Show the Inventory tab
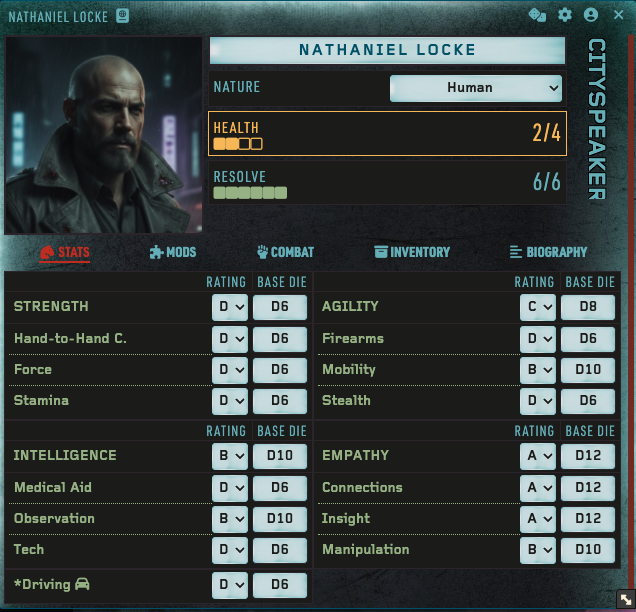 pos(412,253)
